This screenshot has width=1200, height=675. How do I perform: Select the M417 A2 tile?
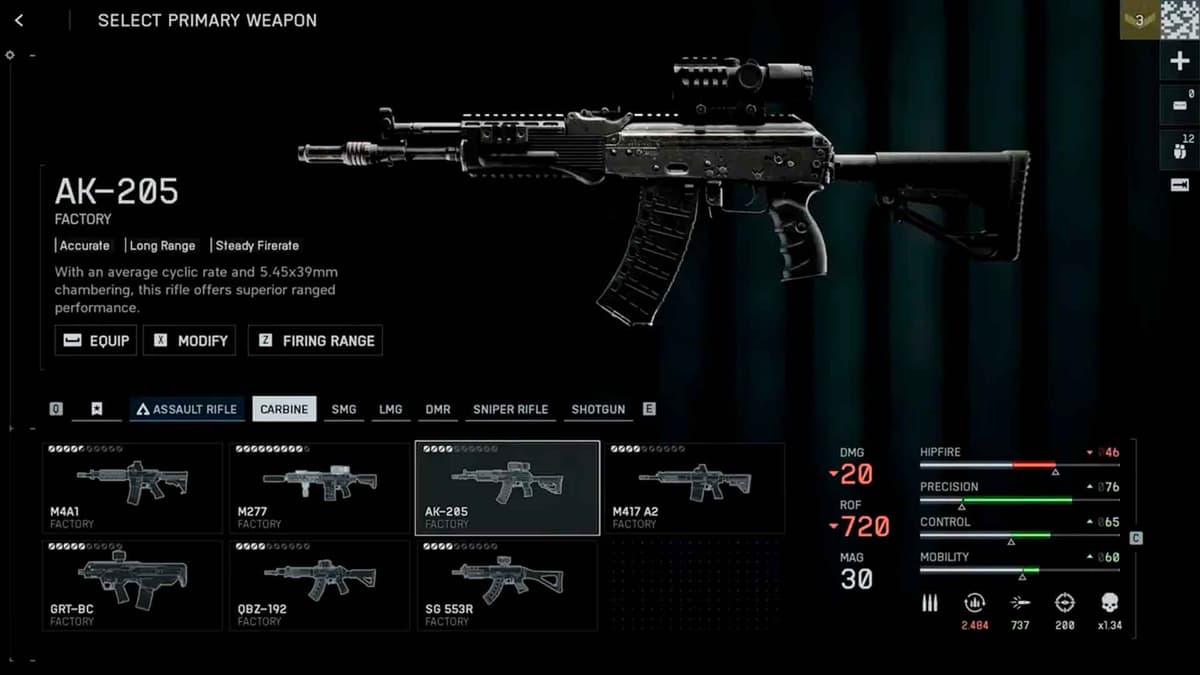coord(694,488)
